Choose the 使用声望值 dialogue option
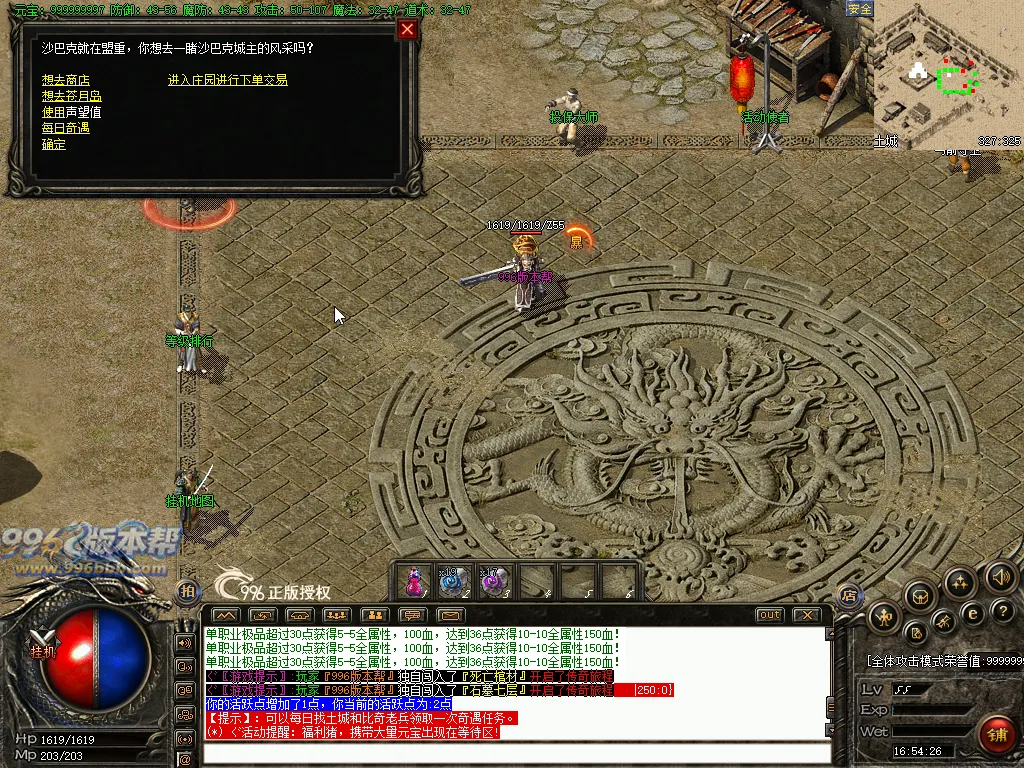 point(71,112)
